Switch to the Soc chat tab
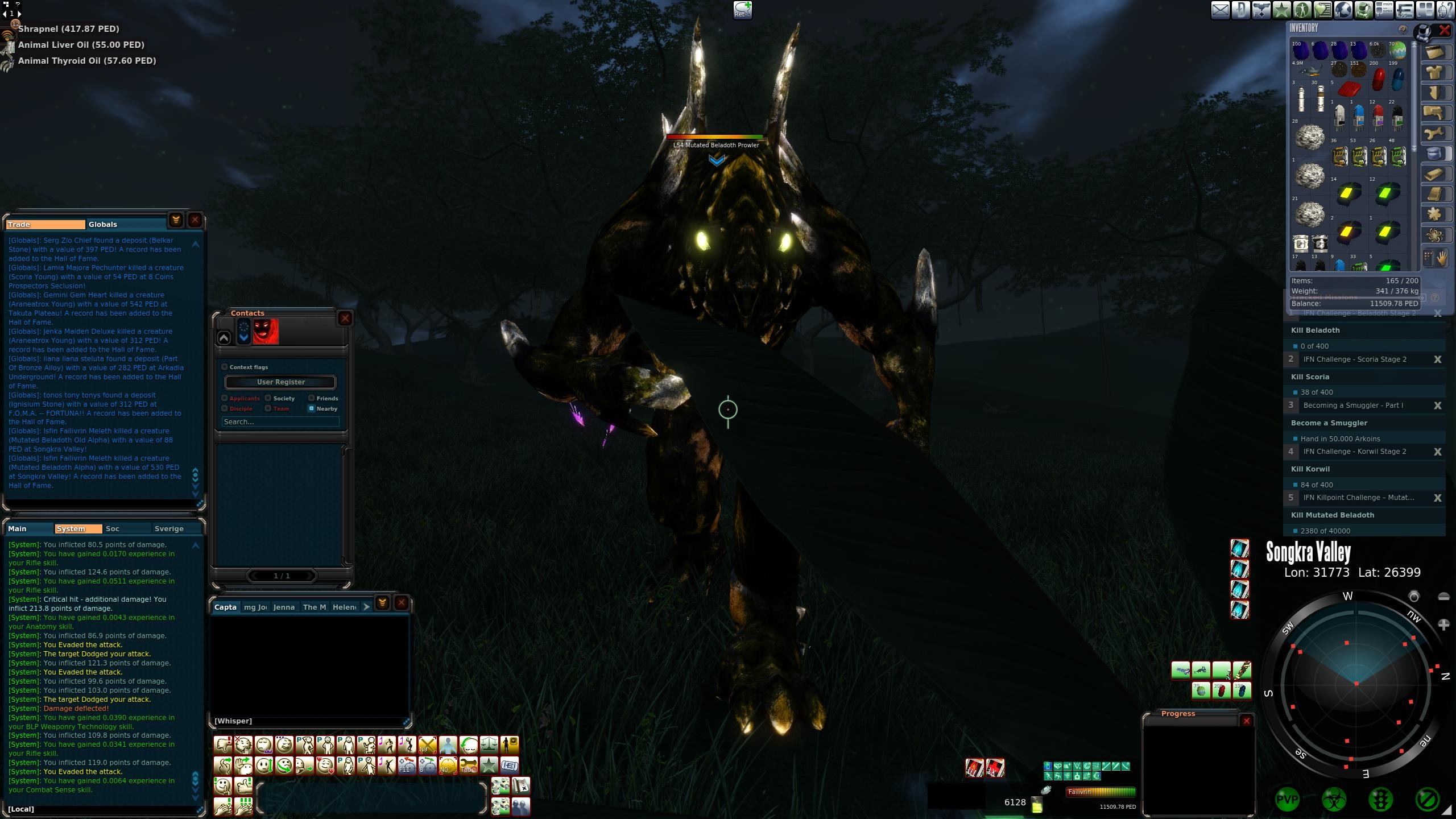The image size is (1456, 819). [113, 529]
